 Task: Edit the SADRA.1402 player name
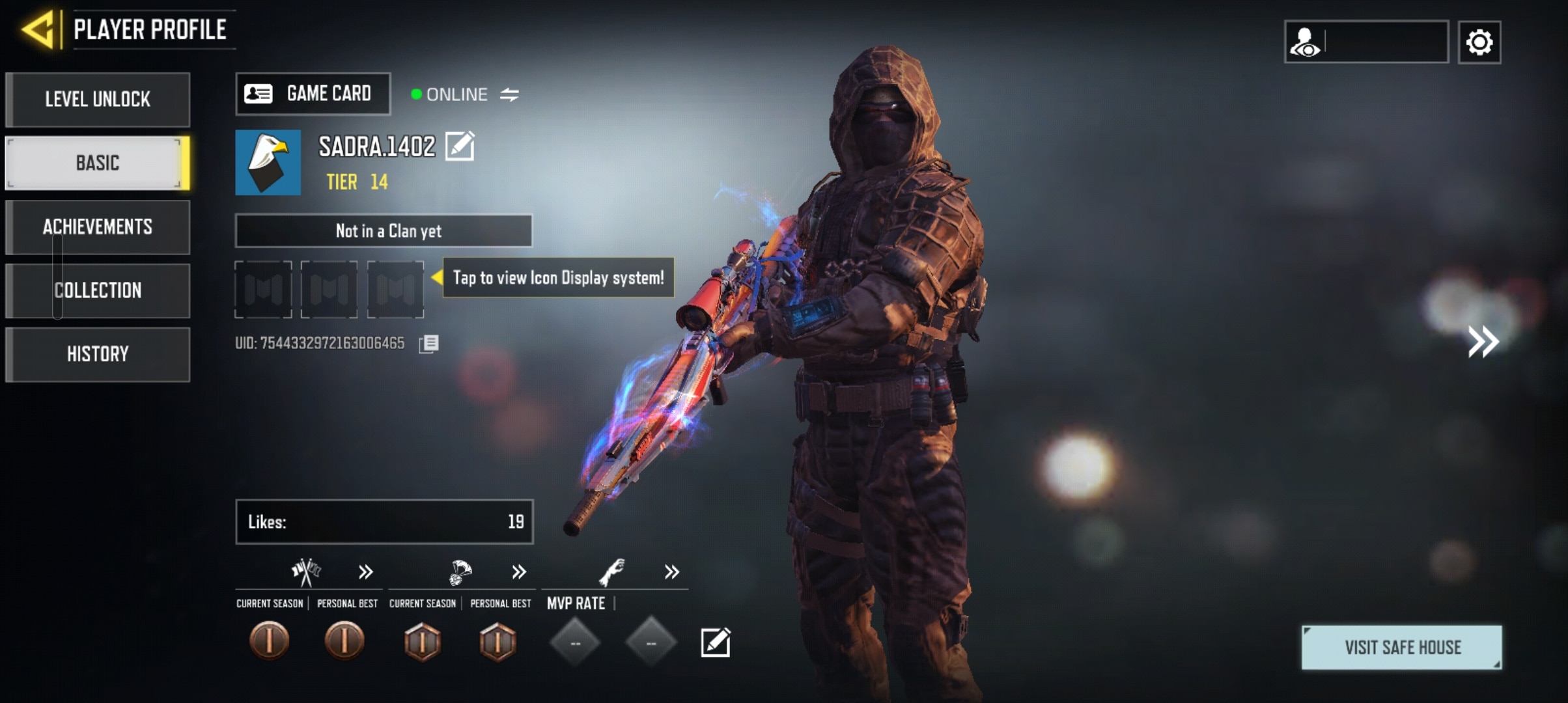click(460, 146)
